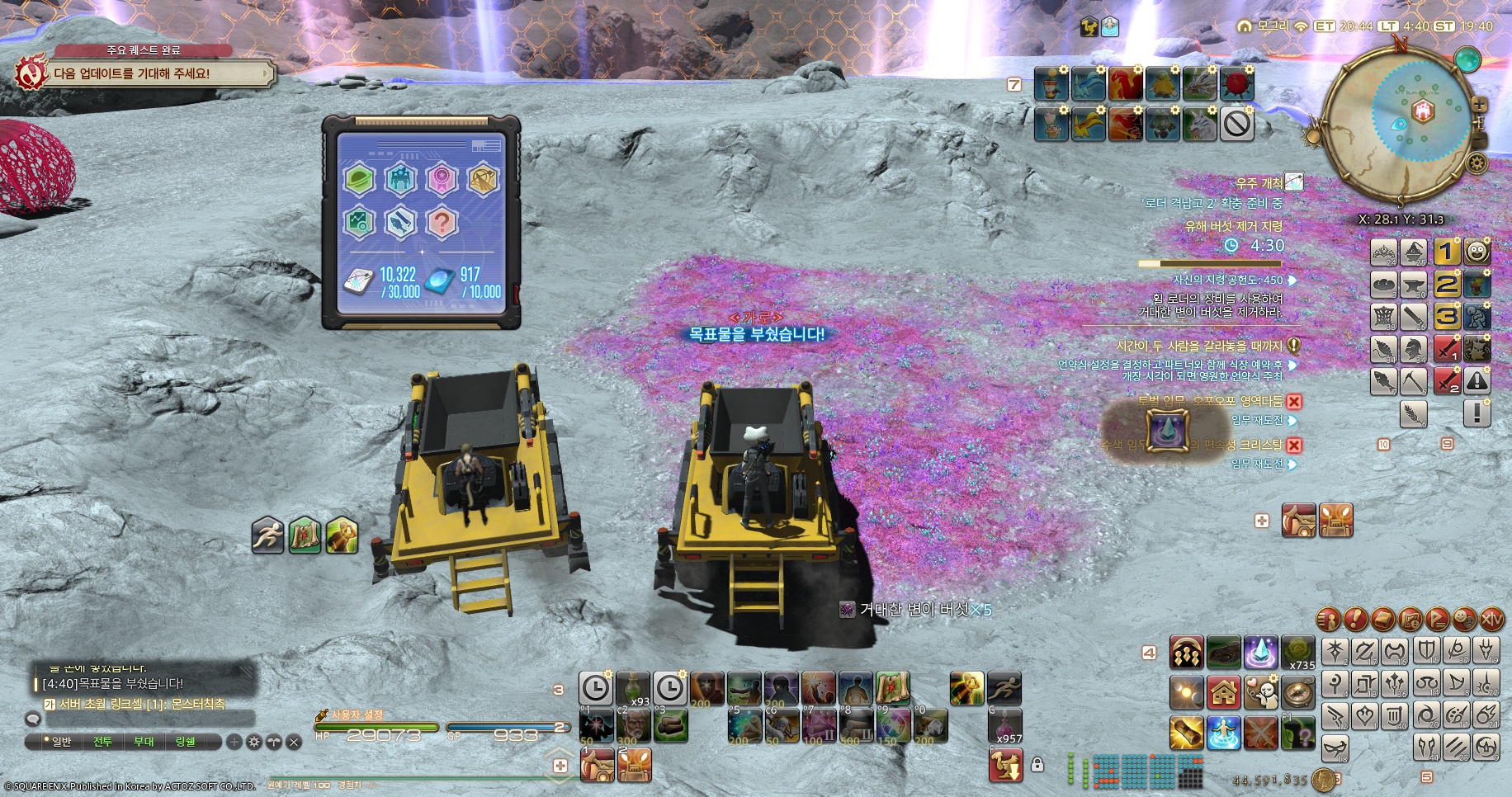This screenshot has height=797, width=1512.
Task: Switch chat to the 링쉘 tab
Action: point(185,742)
